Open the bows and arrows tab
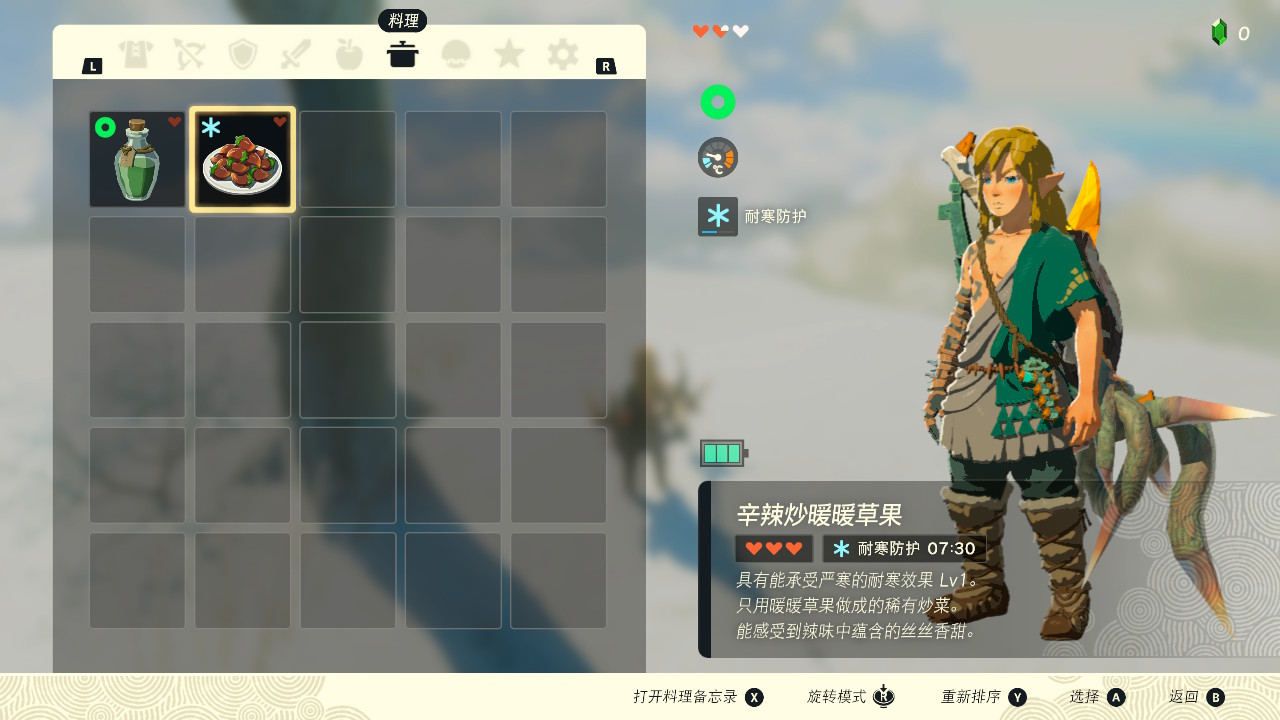The width and height of the screenshot is (1280, 720). coord(189,54)
